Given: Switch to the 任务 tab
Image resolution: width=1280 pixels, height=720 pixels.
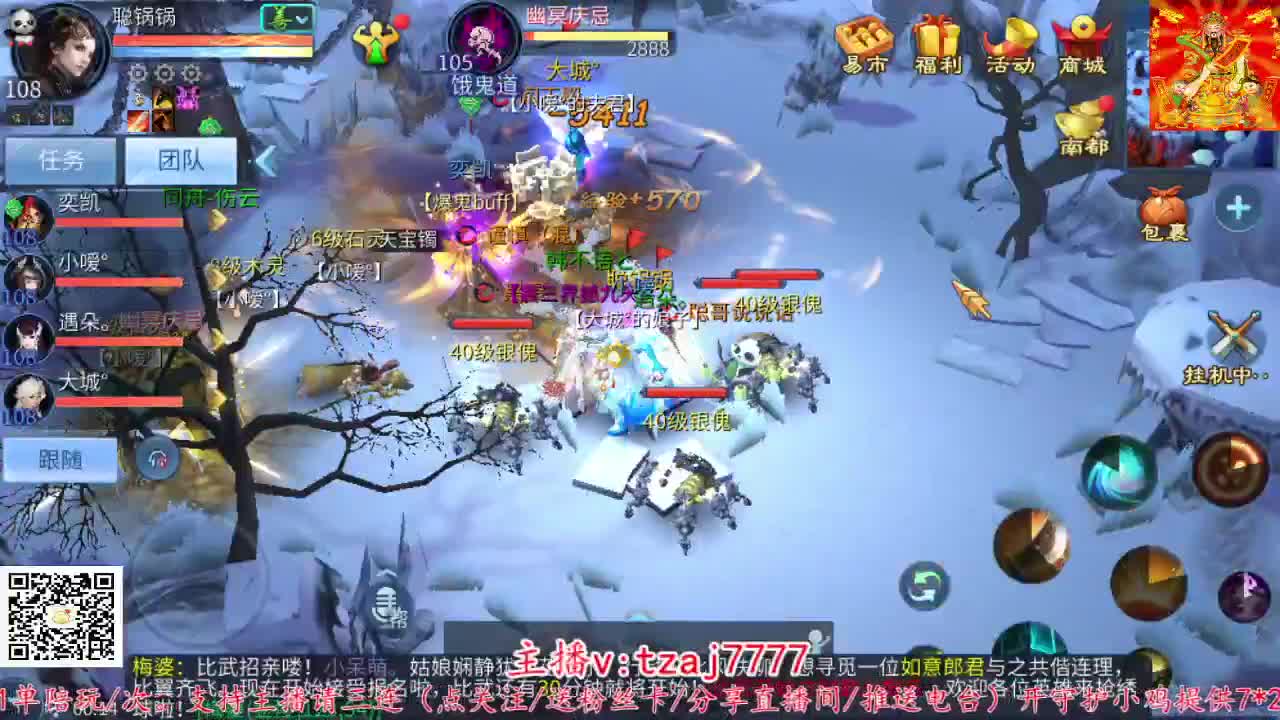Looking at the screenshot, I should click(x=62, y=160).
